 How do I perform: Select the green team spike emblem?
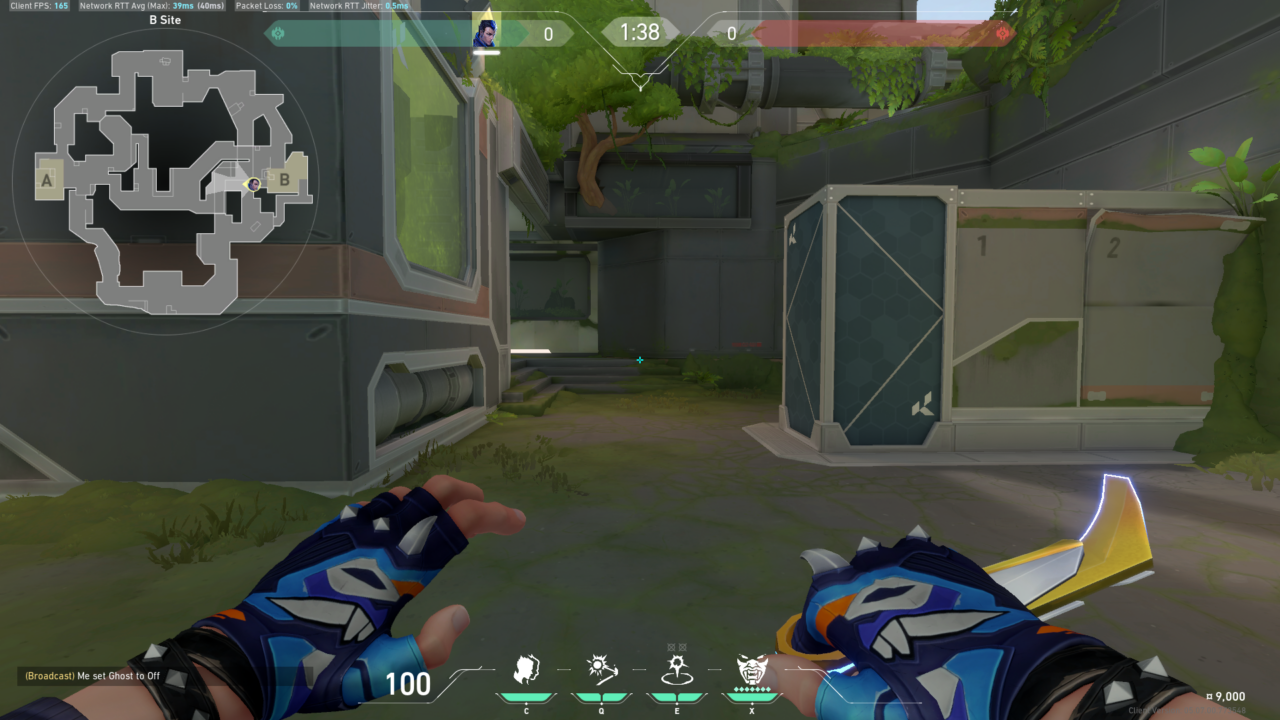pyautogui.click(x=278, y=32)
